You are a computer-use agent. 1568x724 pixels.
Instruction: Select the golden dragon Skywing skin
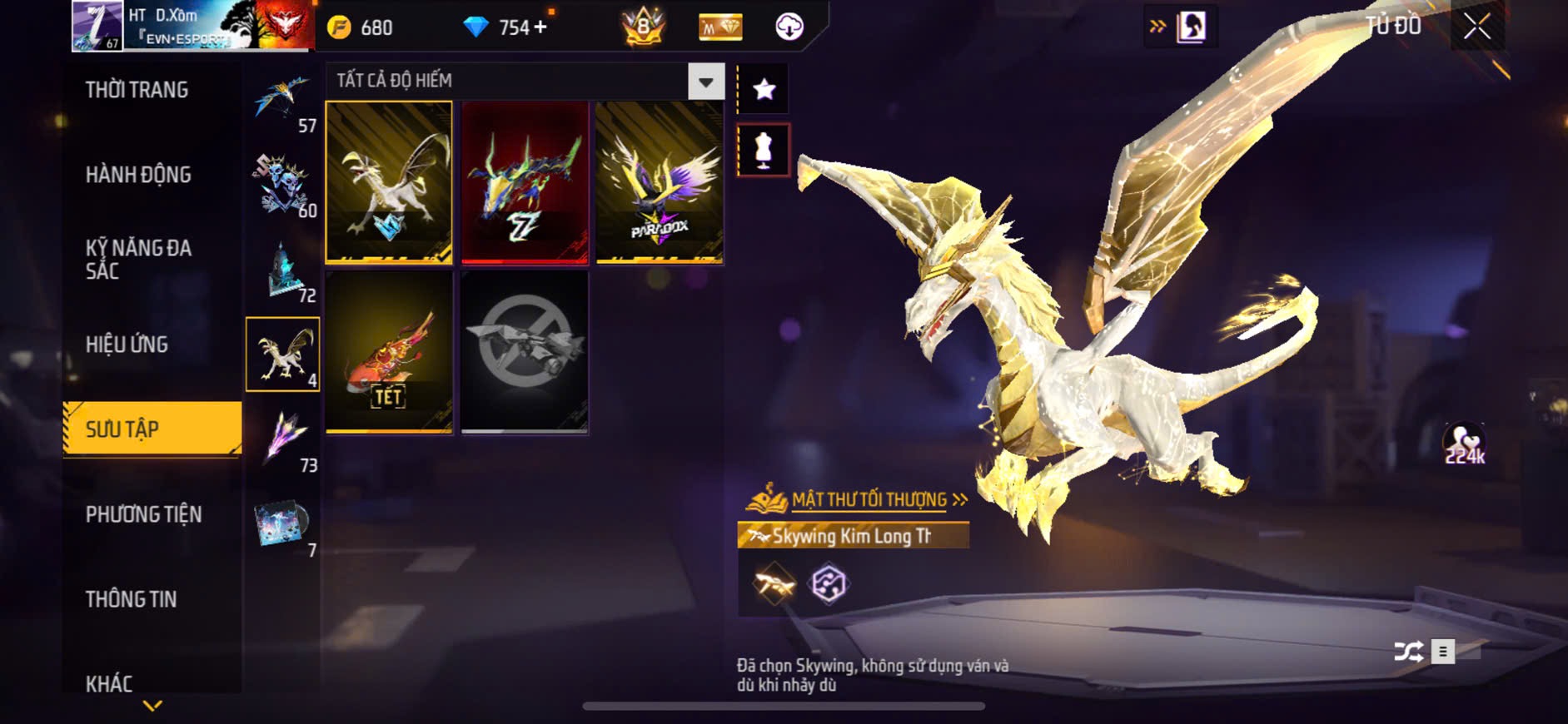pyautogui.click(x=389, y=182)
